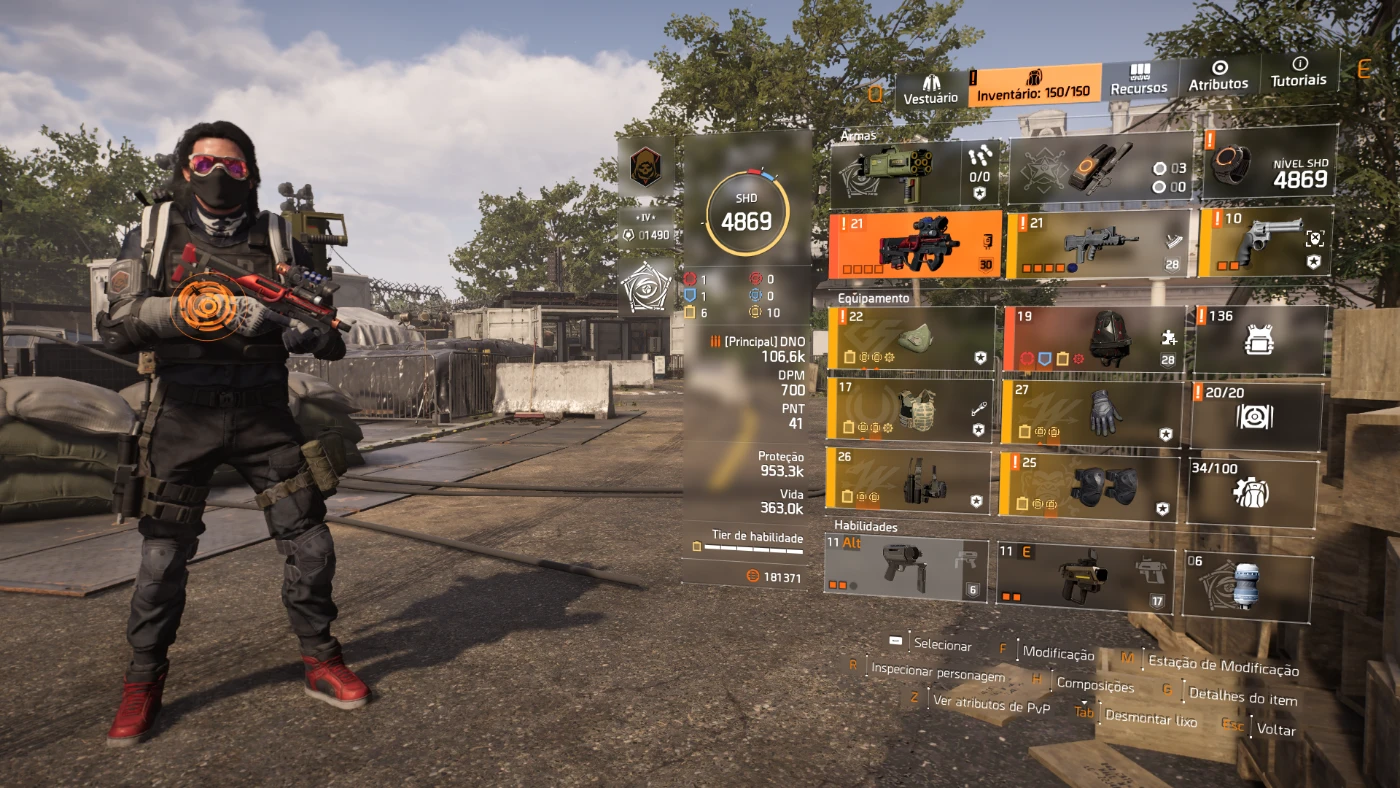Open the 34/100 stash slot
This screenshot has width=1400, height=788.
(1250, 492)
